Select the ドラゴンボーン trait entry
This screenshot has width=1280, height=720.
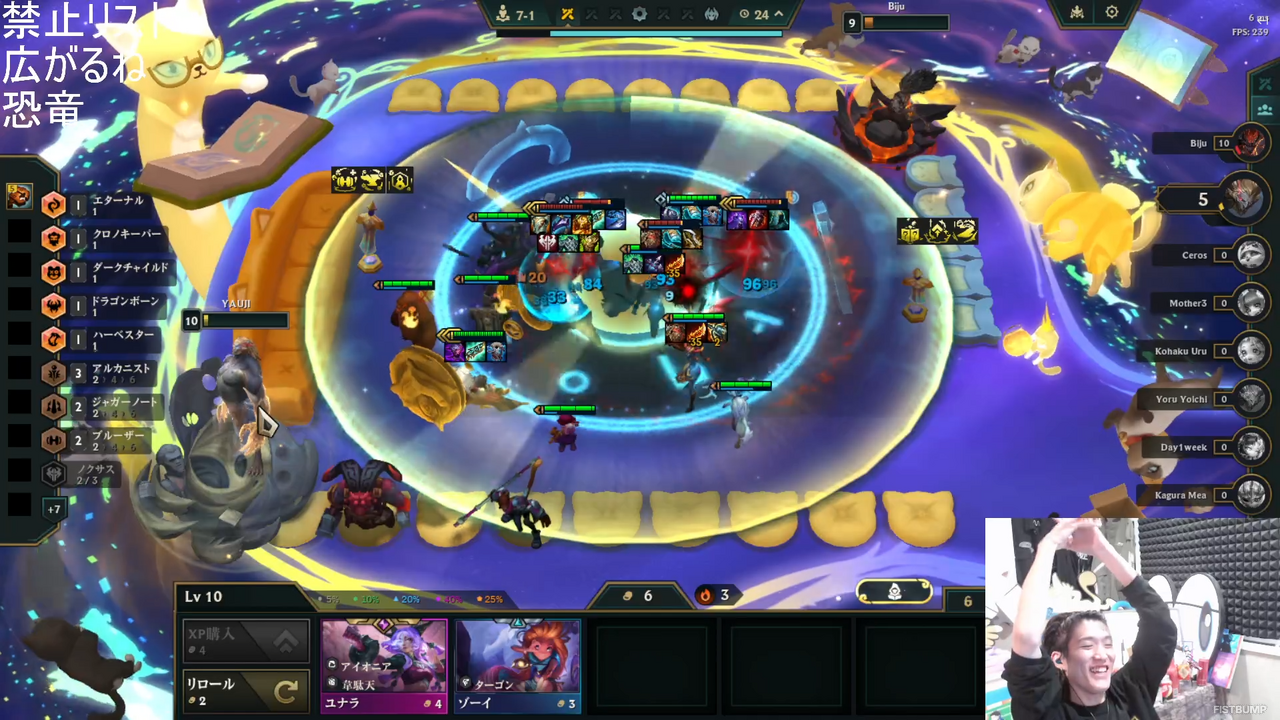pyautogui.click(x=100, y=306)
